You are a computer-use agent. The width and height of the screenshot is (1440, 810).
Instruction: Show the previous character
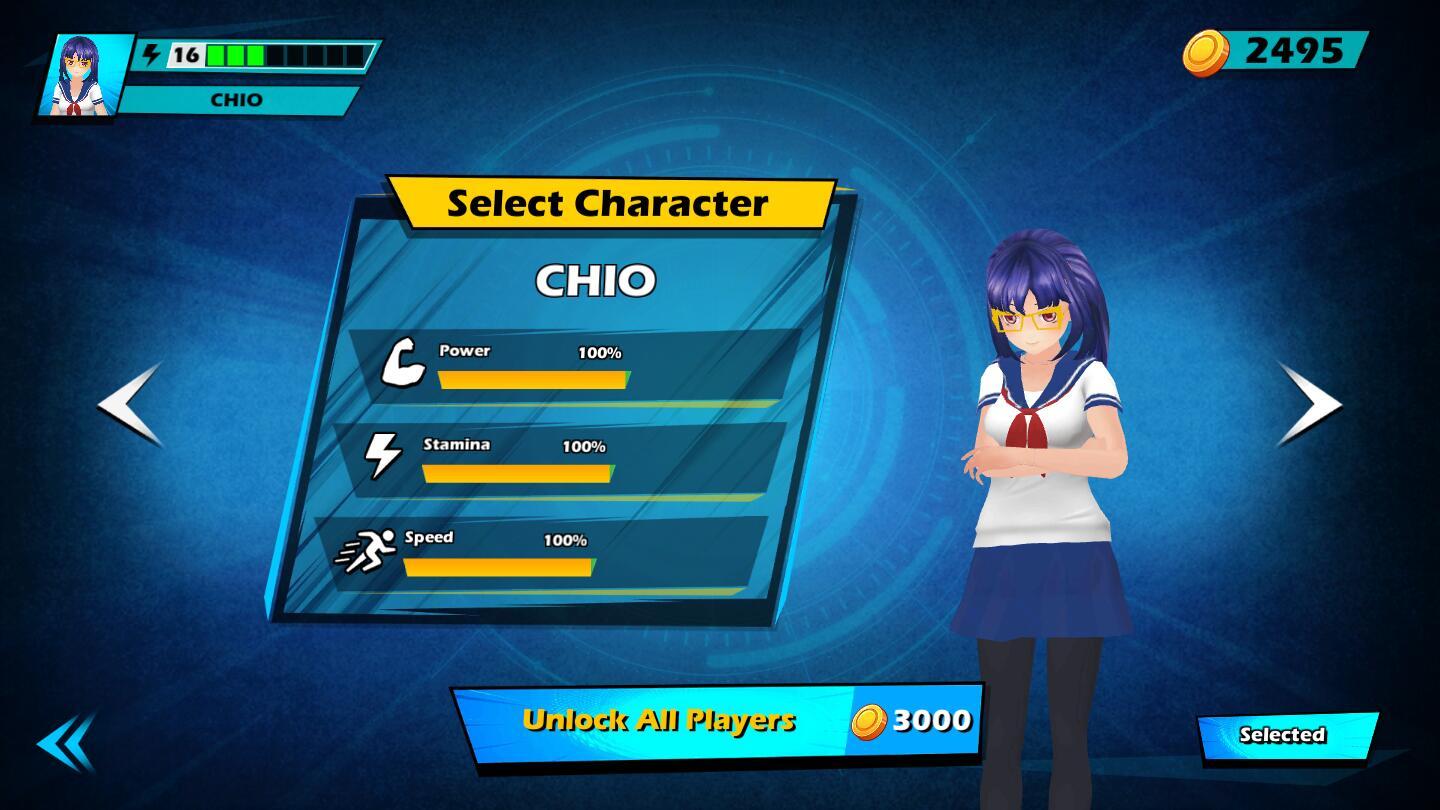(x=131, y=403)
